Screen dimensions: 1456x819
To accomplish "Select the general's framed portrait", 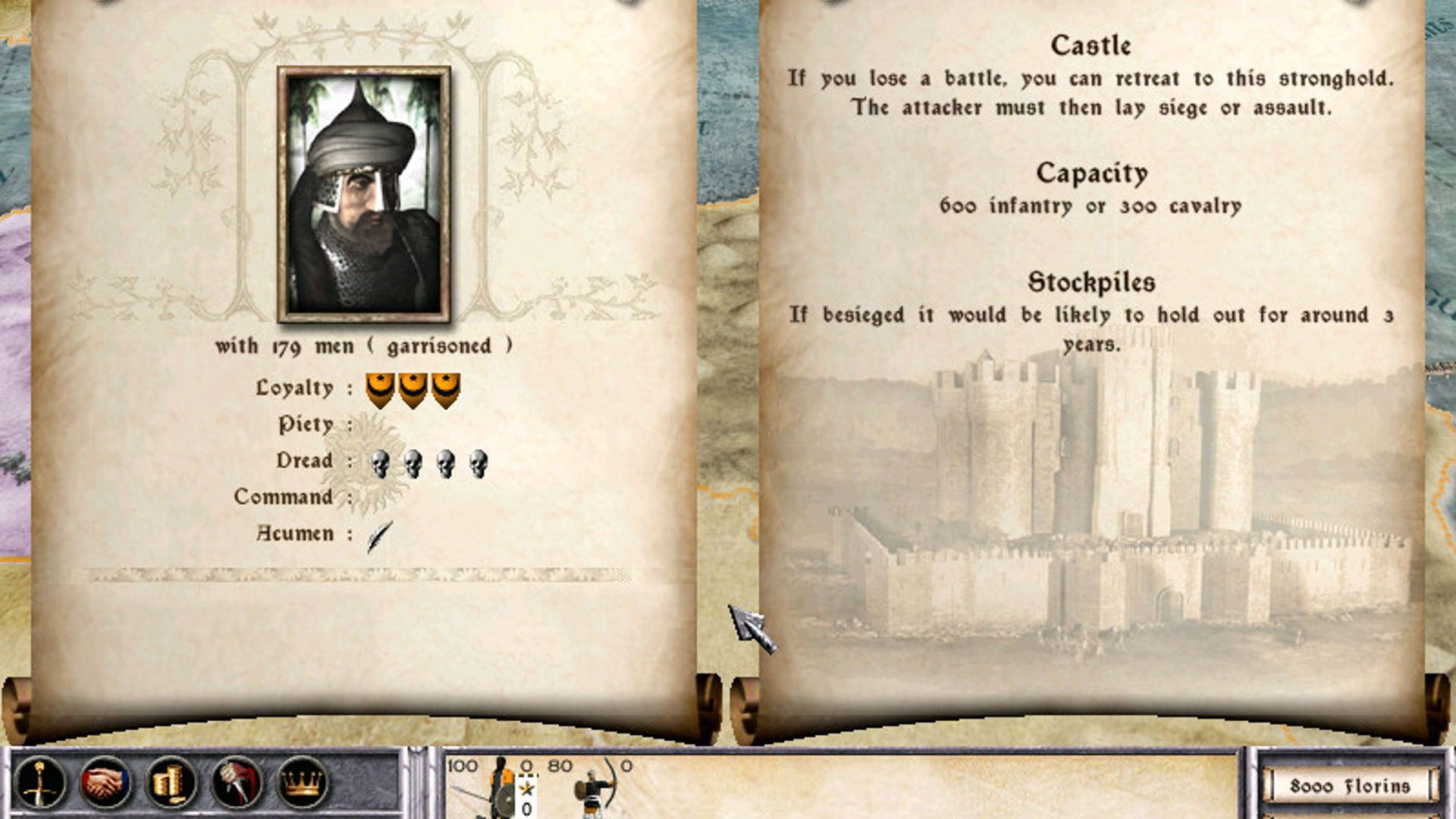I will (x=364, y=193).
